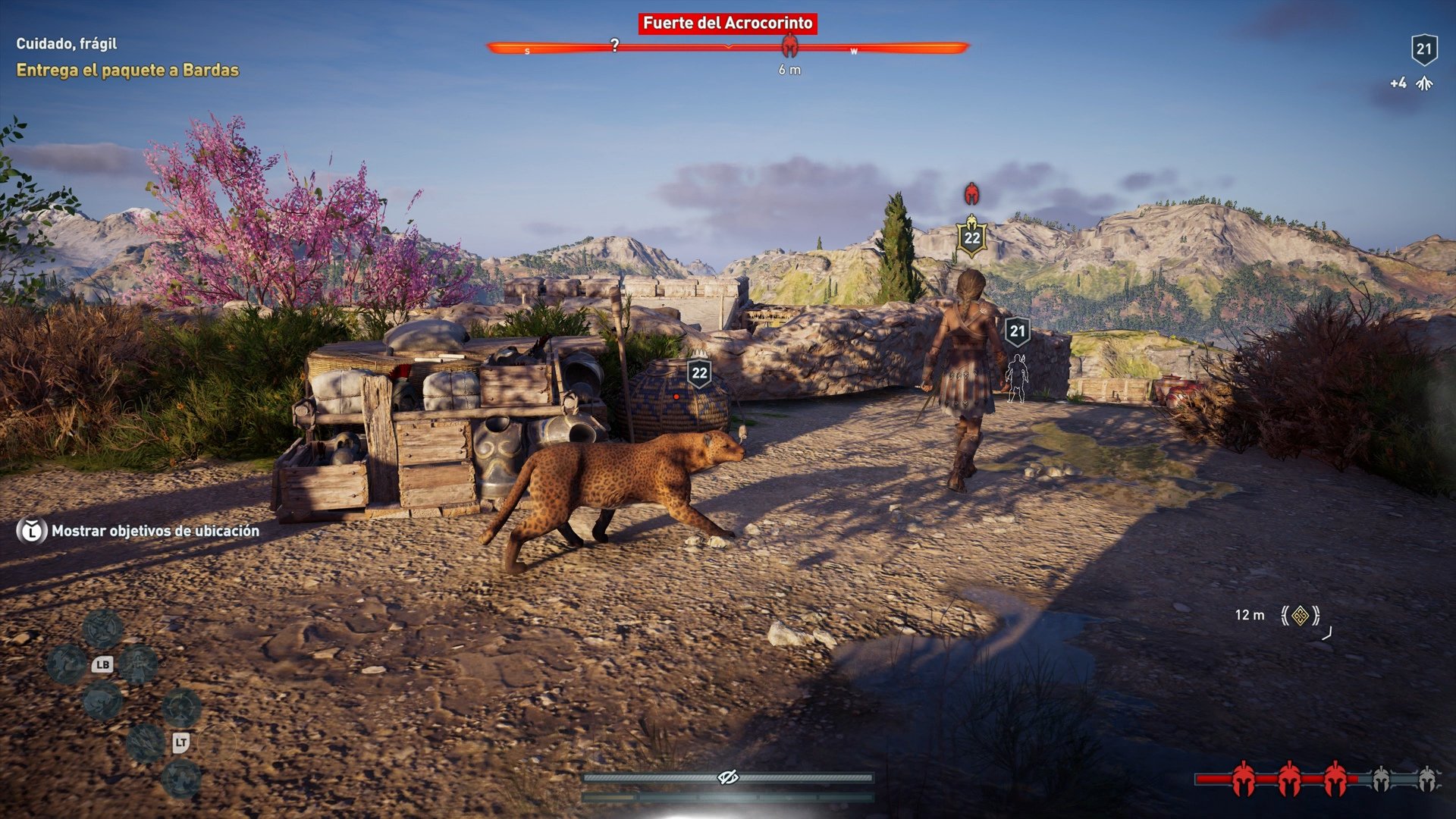Toggle the stealth eye indicator bottom center
Image resolution: width=1456 pixels, height=819 pixels.
(x=727, y=776)
